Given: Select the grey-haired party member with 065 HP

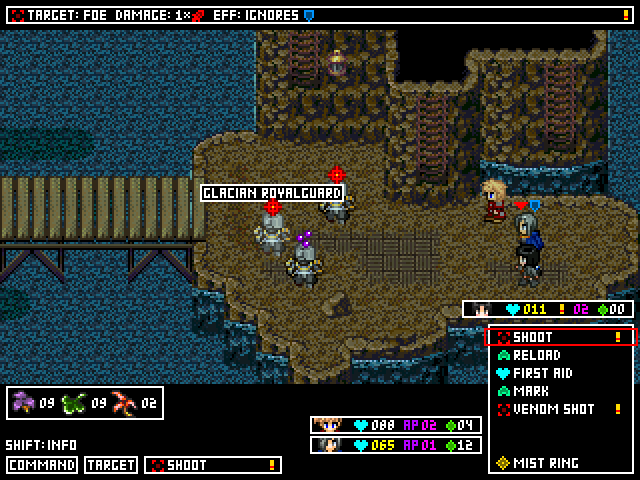Looking at the screenshot, I should (x=396, y=445).
